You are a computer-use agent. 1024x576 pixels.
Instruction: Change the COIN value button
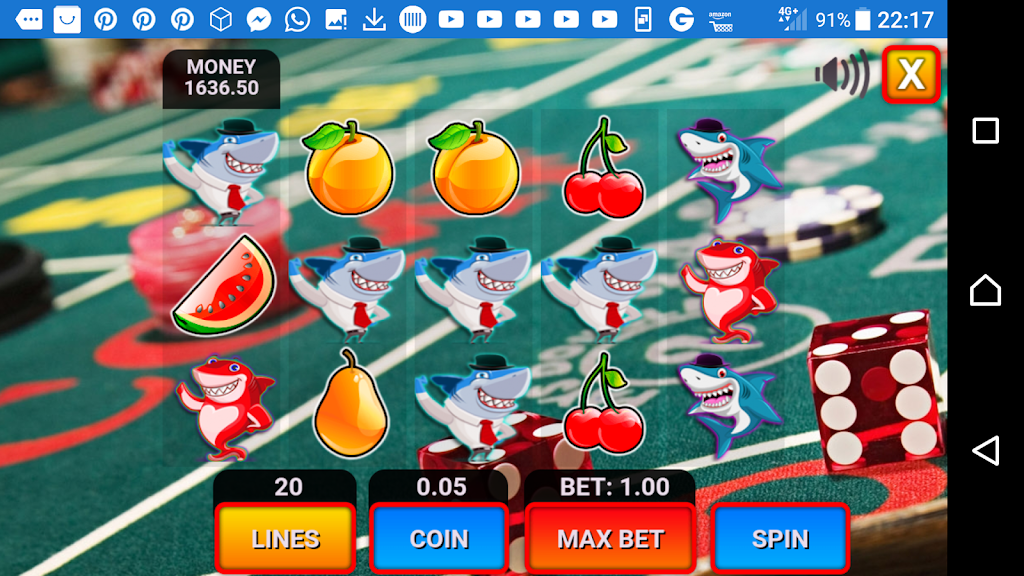point(439,539)
